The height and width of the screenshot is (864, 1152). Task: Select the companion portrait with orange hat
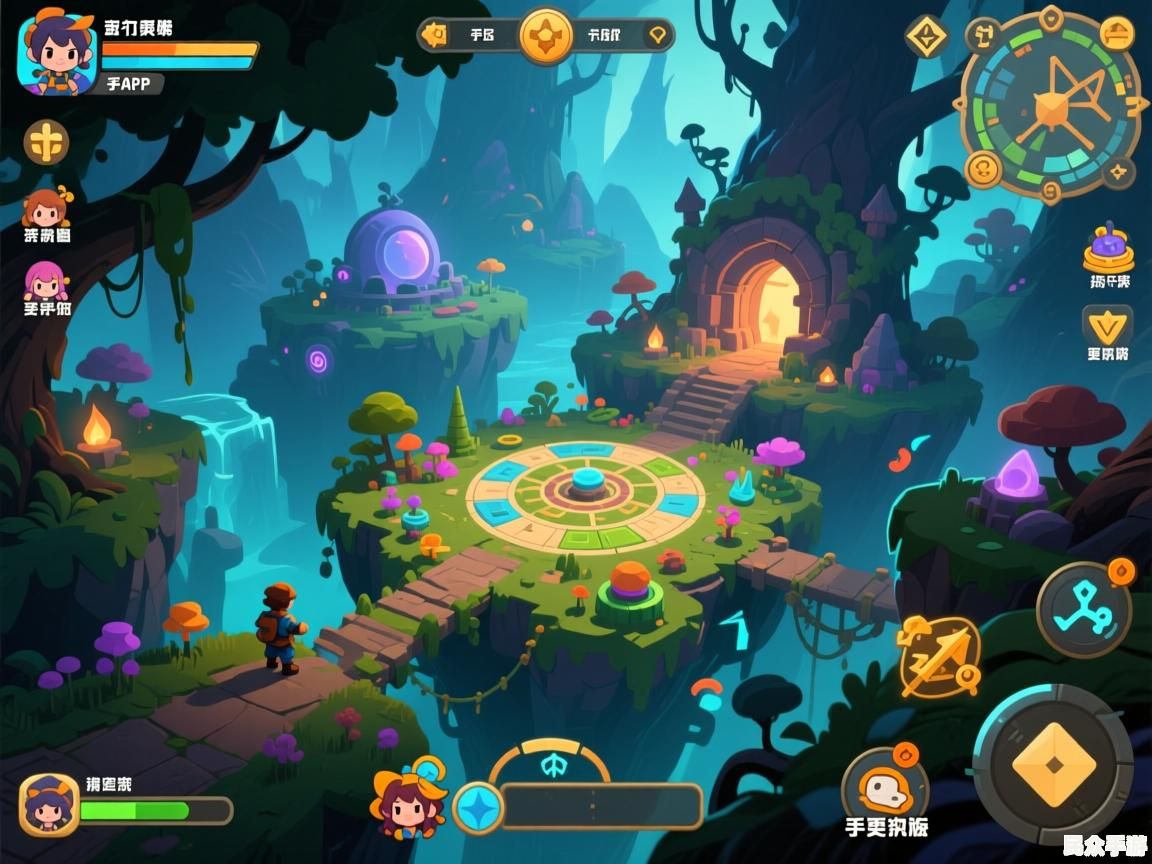pyautogui.click(x=410, y=802)
